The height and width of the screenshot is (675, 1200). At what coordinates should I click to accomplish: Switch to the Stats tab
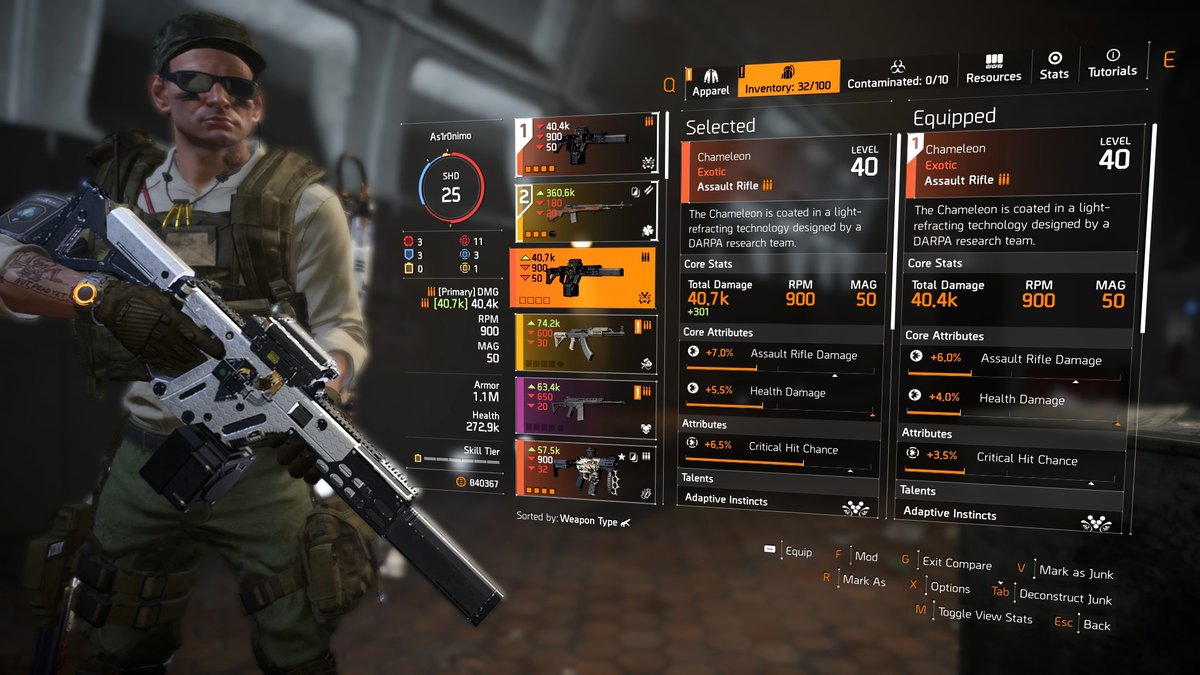tap(1054, 66)
